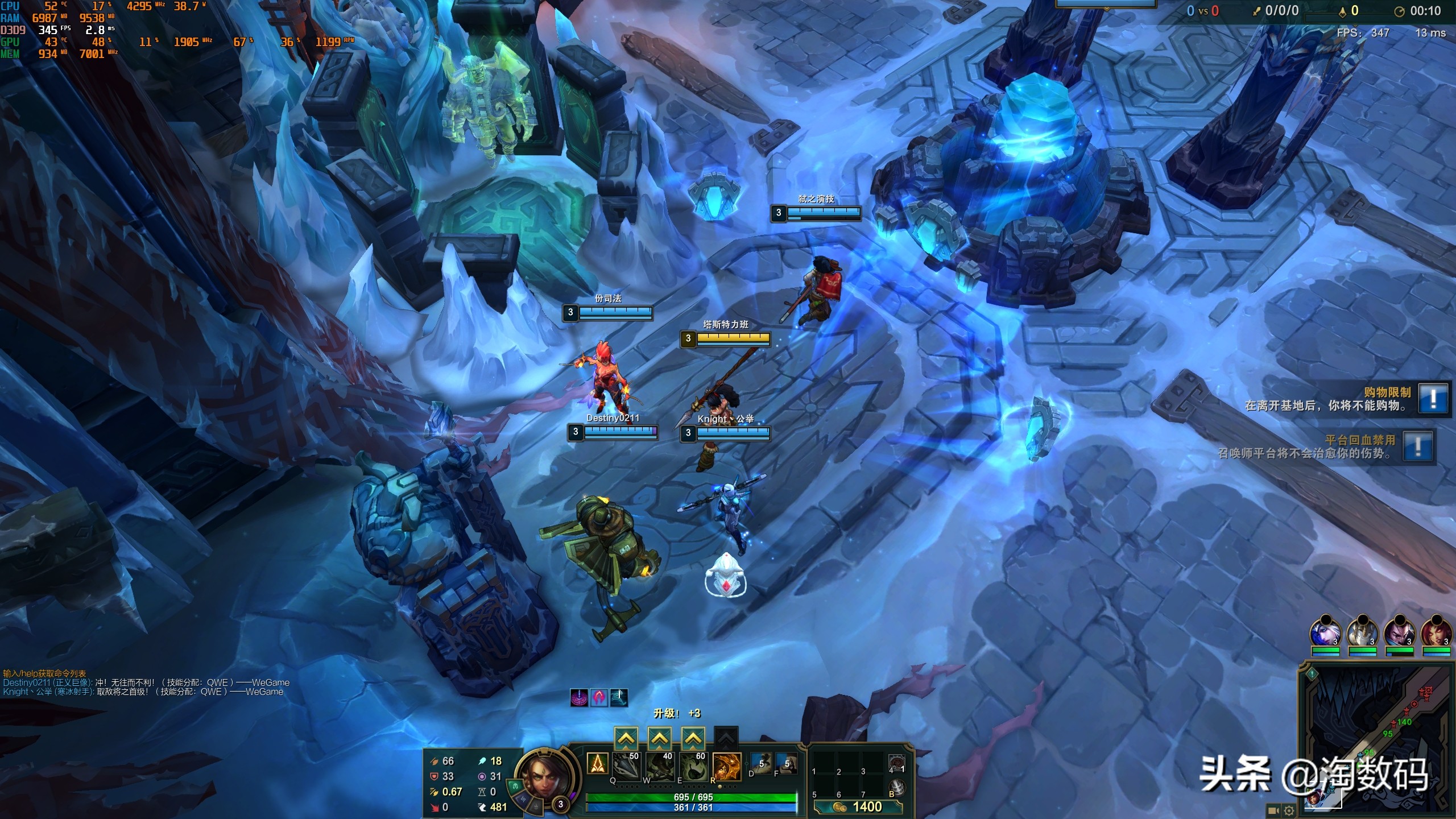Activate the W ability with the boot icon
The image size is (1456, 819).
coord(660,767)
